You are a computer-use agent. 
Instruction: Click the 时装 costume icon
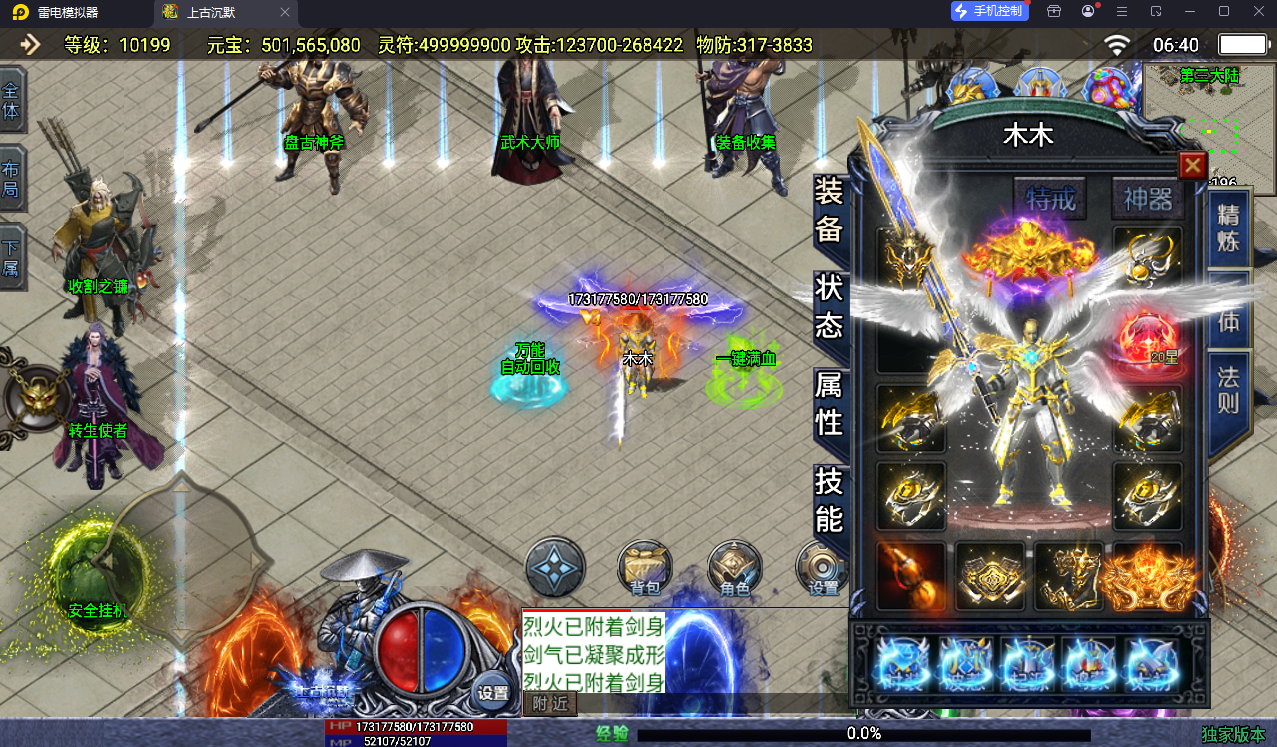click(904, 663)
